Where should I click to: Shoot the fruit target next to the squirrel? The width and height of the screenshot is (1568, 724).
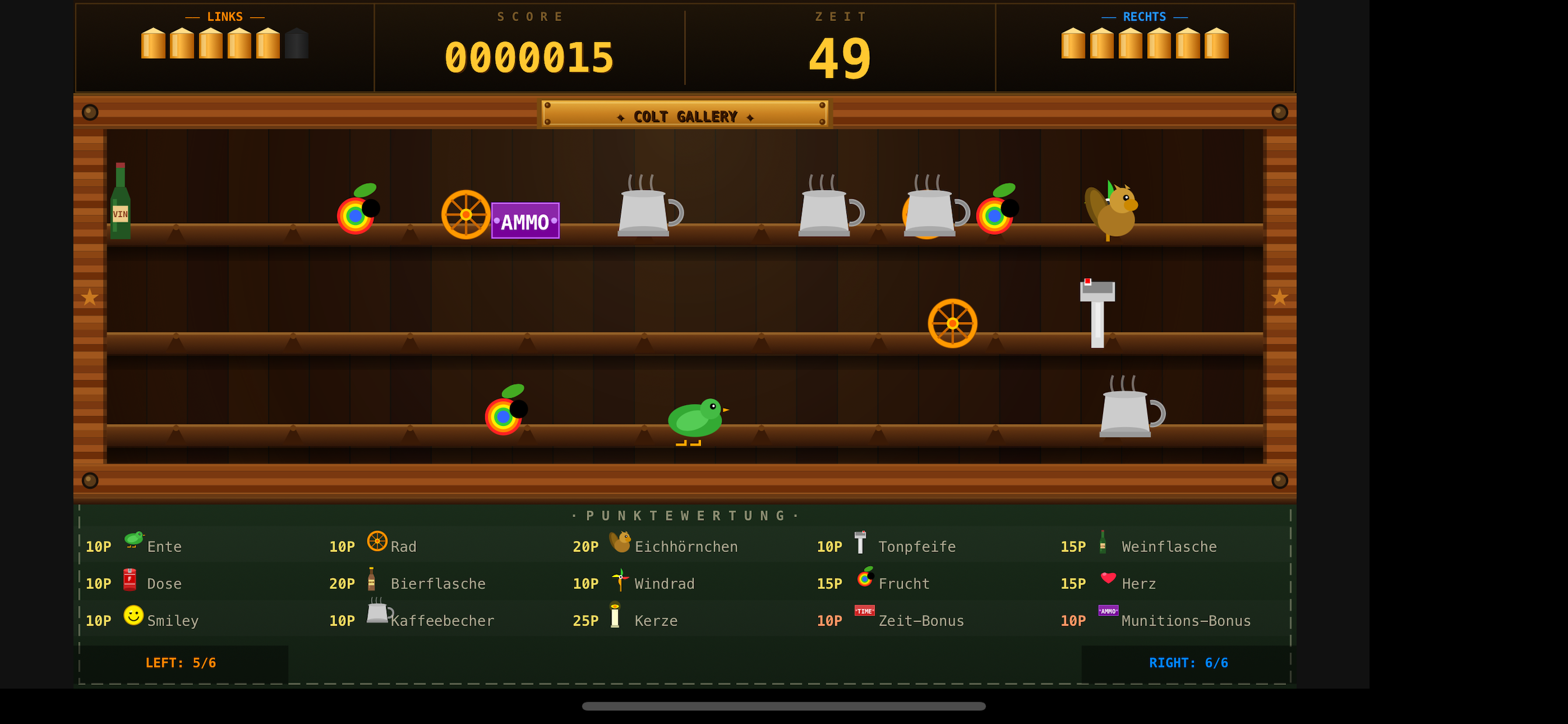coord(995,213)
